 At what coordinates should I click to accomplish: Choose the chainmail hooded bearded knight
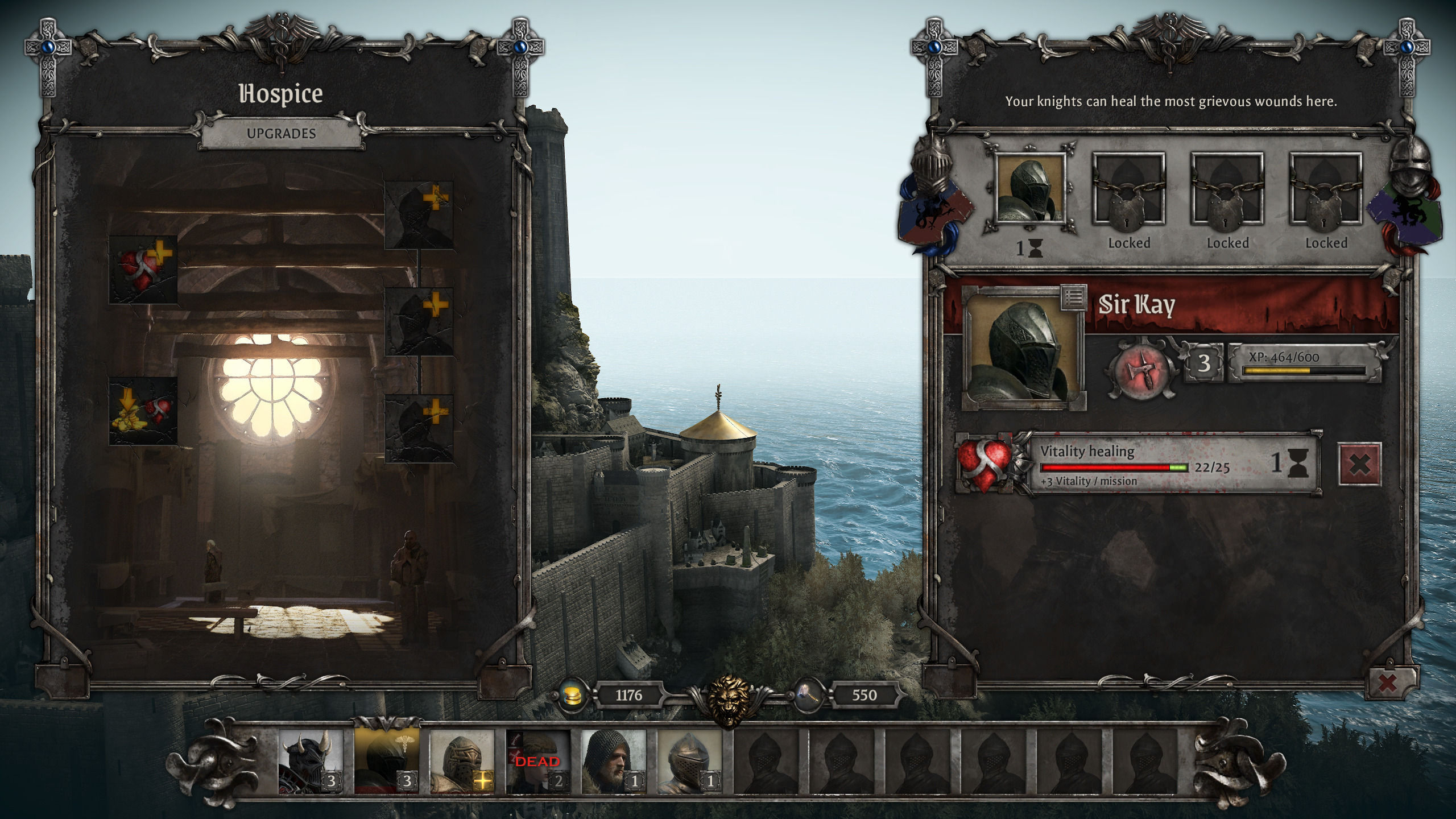tap(613, 763)
